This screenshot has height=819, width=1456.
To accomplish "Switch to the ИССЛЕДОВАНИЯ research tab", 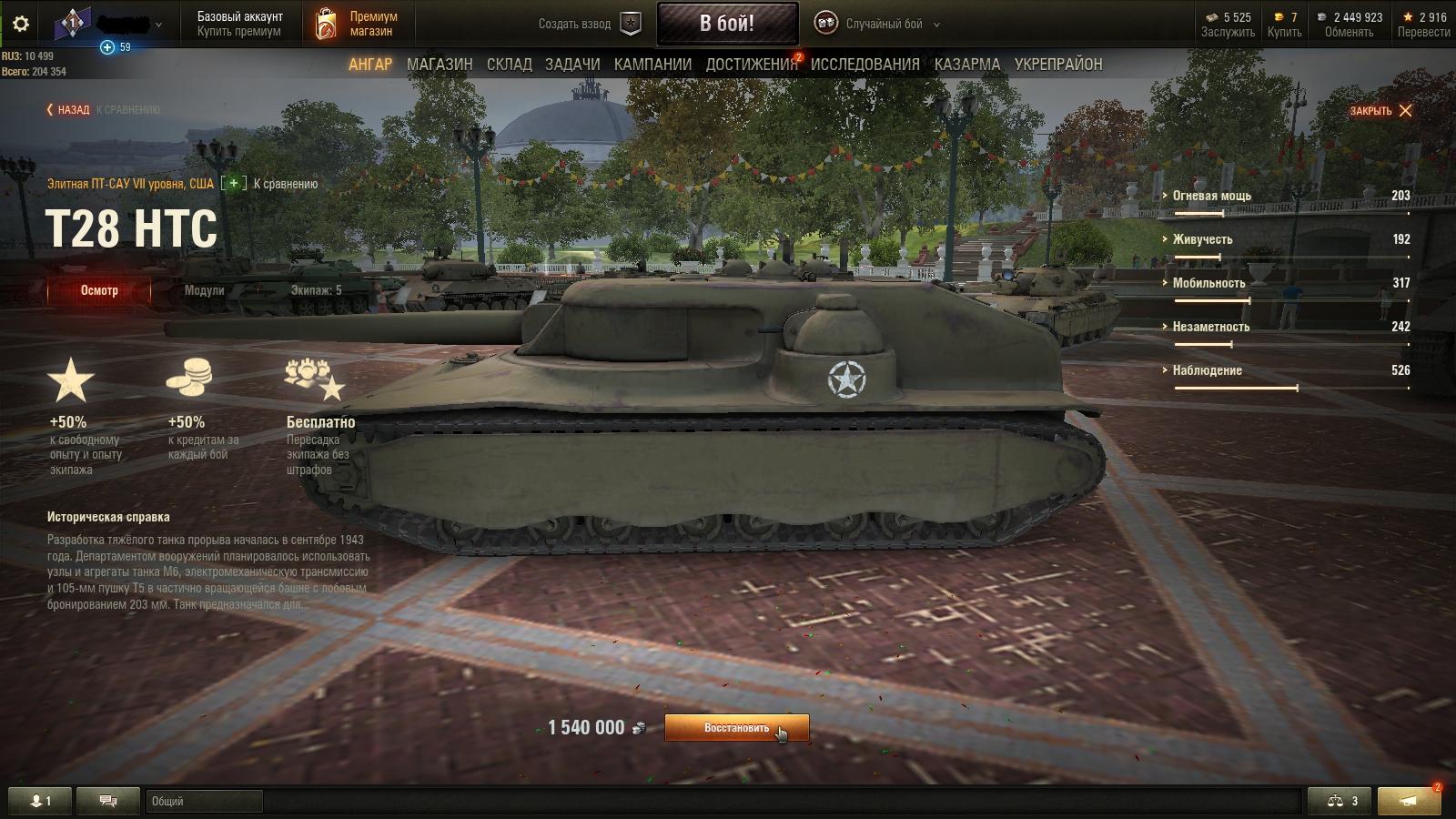I will [x=864, y=65].
